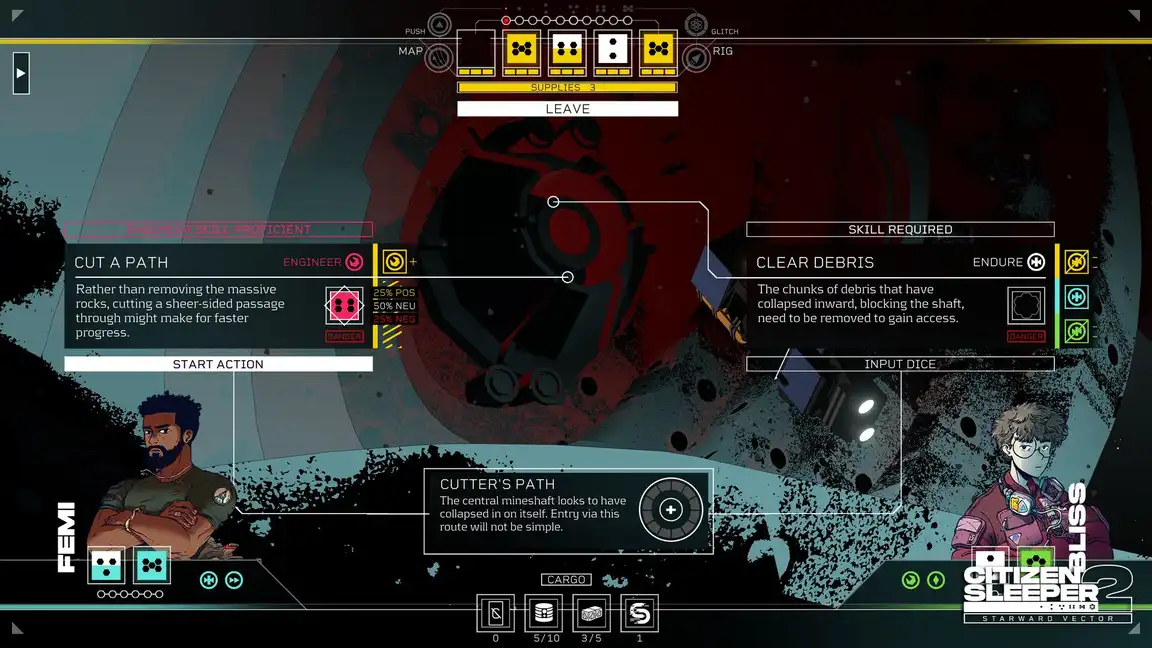Open the Rig screen
This screenshot has width=1152, height=648.
click(697, 57)
